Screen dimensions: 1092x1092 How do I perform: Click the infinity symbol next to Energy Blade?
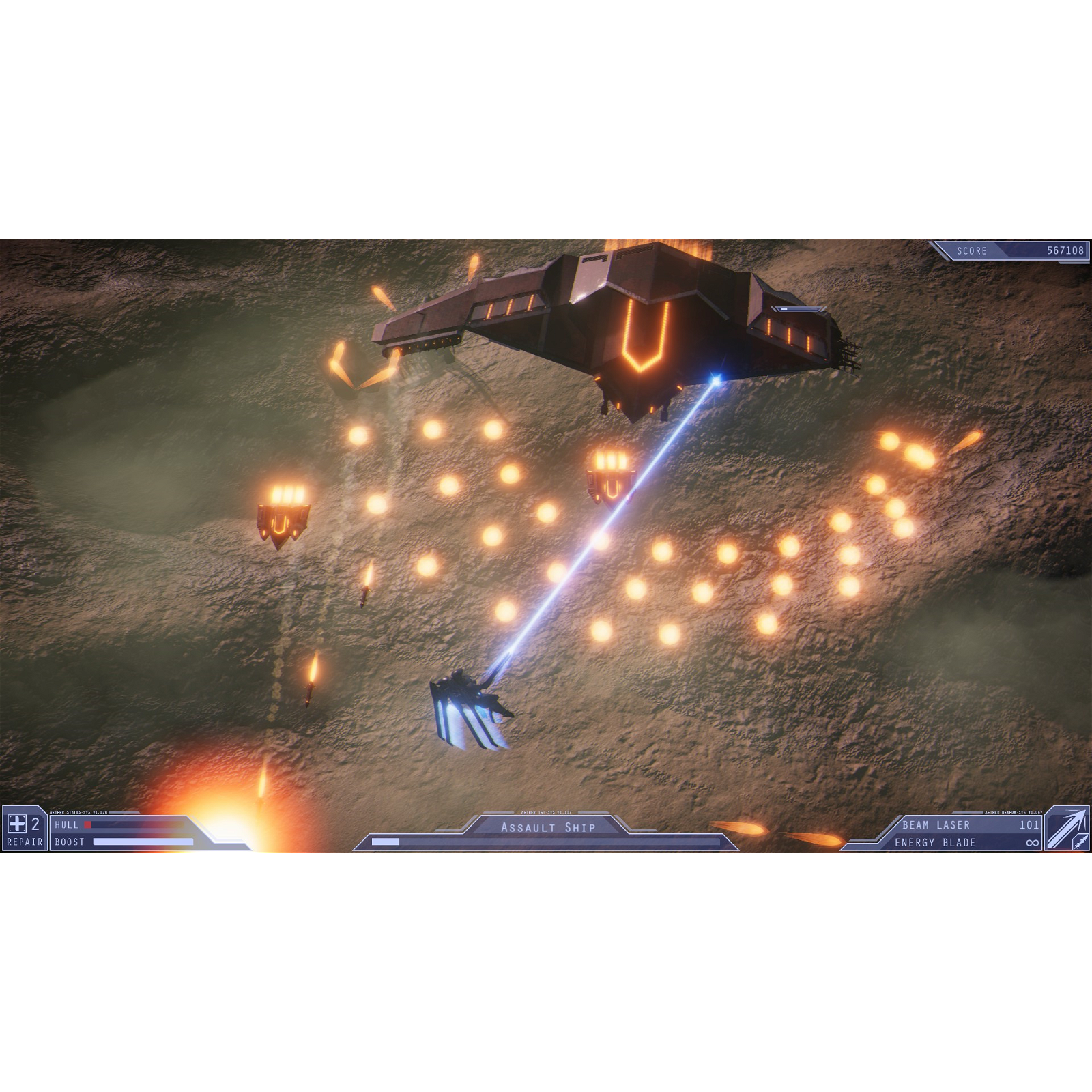pos(1033,842)
